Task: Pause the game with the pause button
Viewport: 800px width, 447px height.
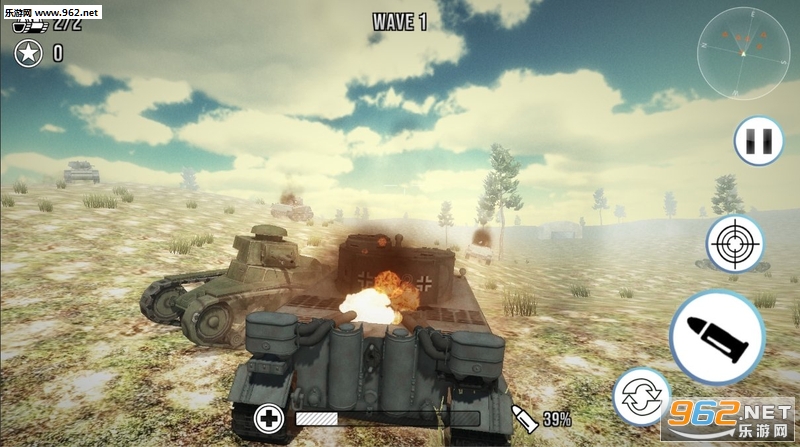Action: 758,140
